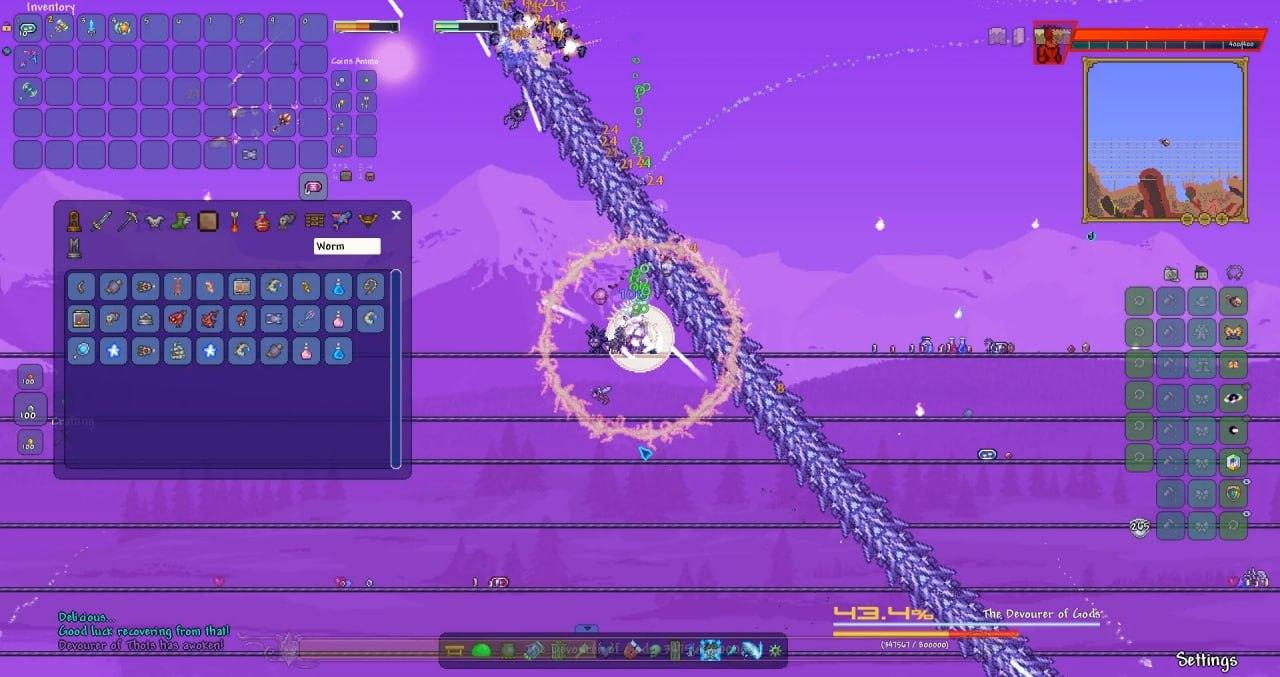Select the sword weapons filter
Screen dimensions: 1280x677
[101, 221]
